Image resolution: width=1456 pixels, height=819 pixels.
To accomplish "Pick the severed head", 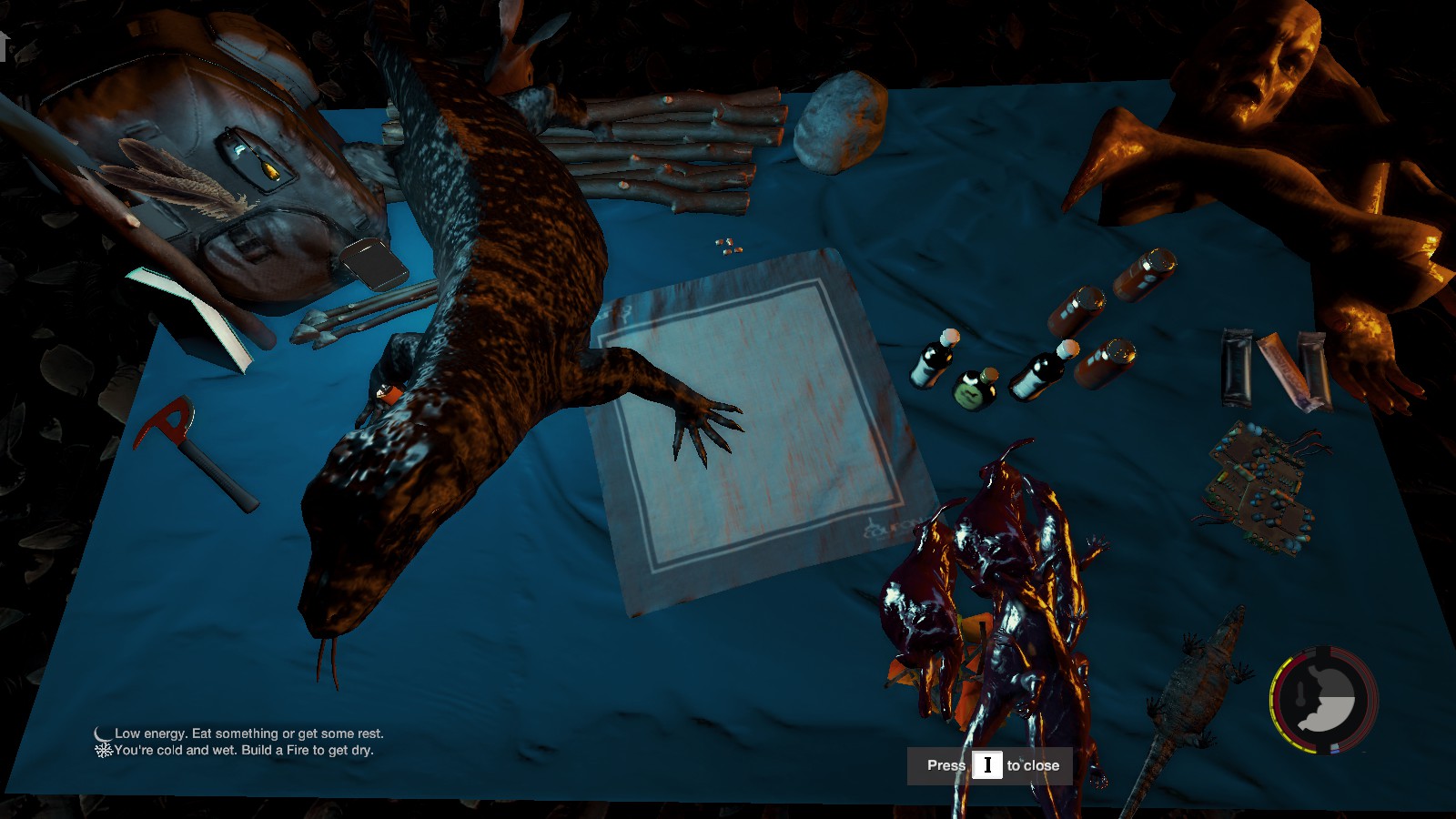I will click(1265, 64).
